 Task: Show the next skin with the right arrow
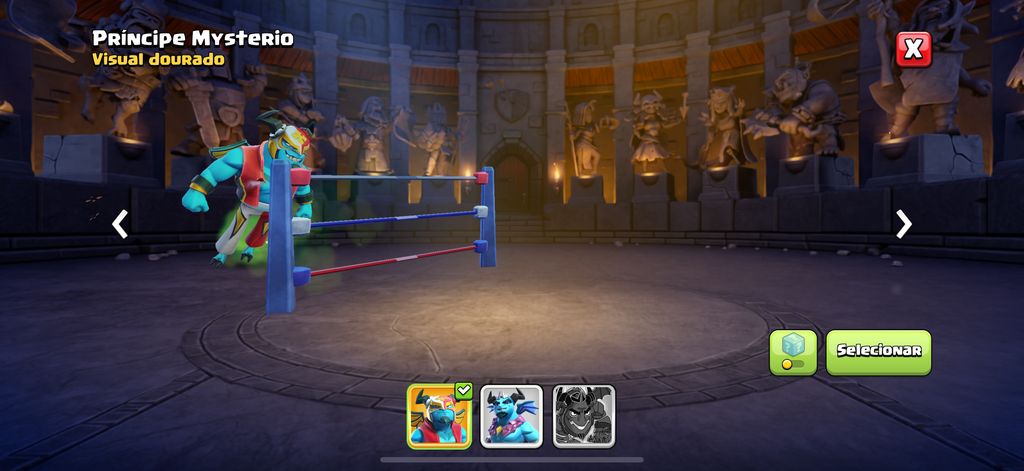point(903,224)
